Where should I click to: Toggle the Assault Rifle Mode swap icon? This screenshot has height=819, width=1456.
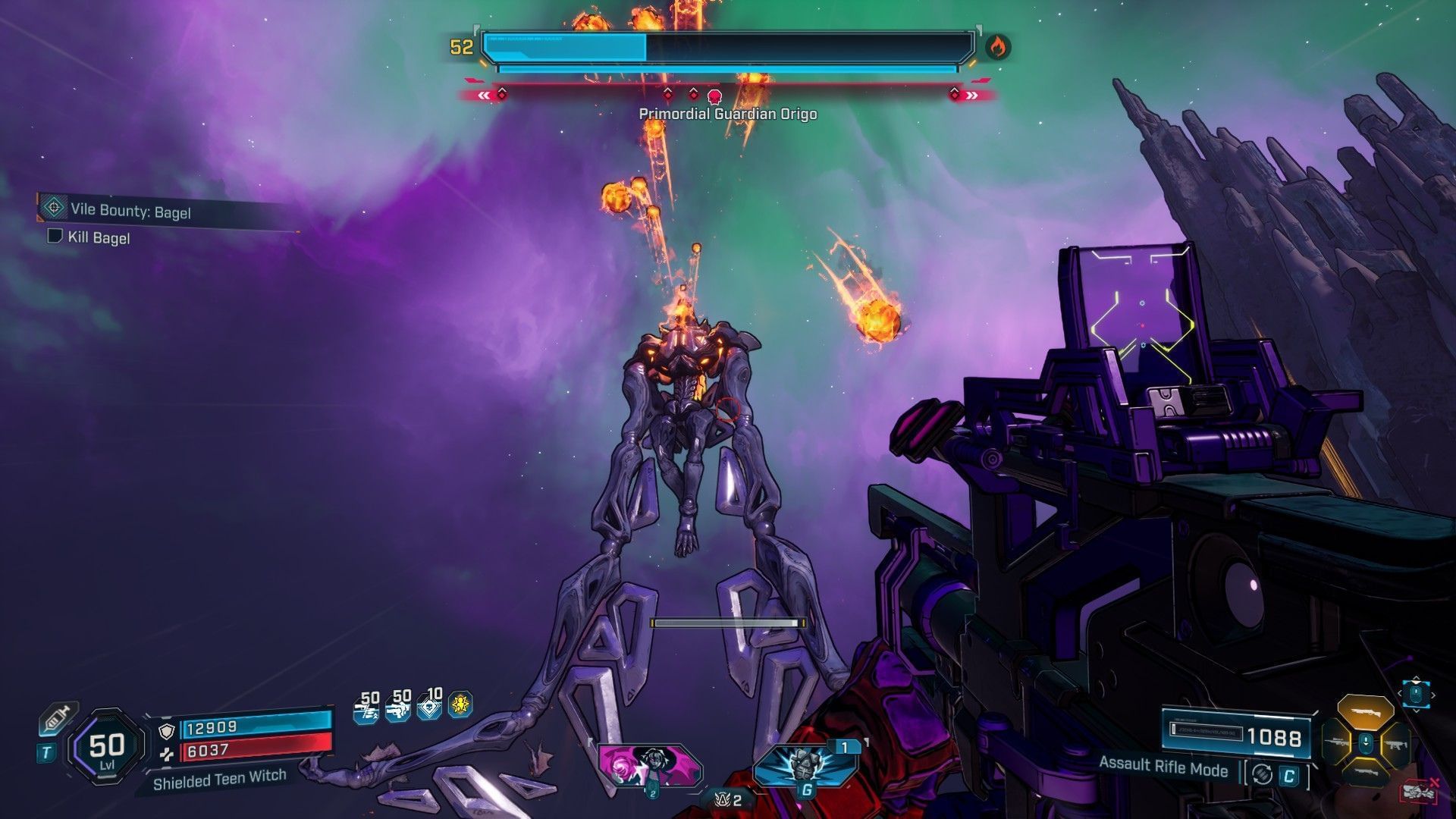point(1262,773)
